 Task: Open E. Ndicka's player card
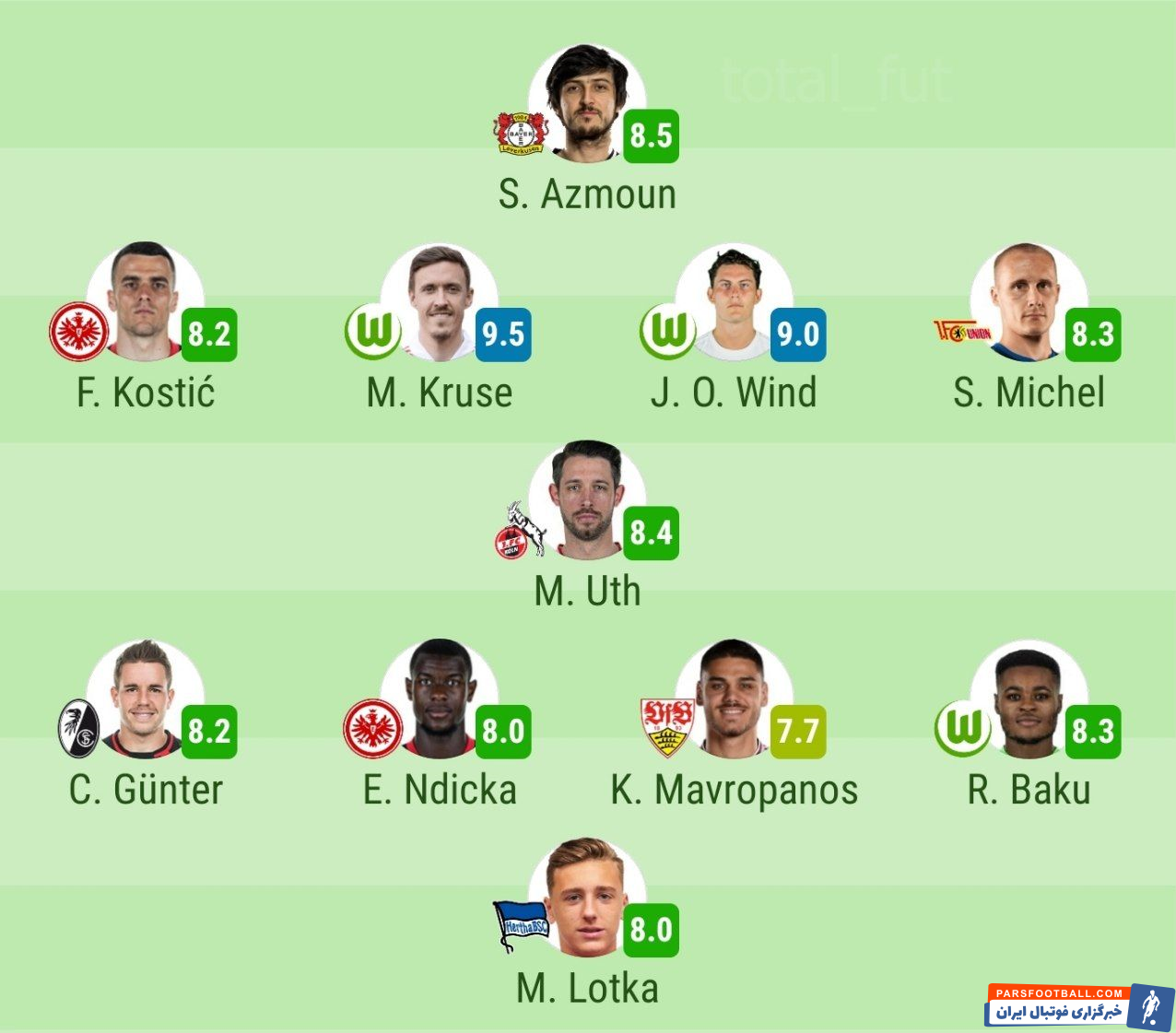click(440, 698)
